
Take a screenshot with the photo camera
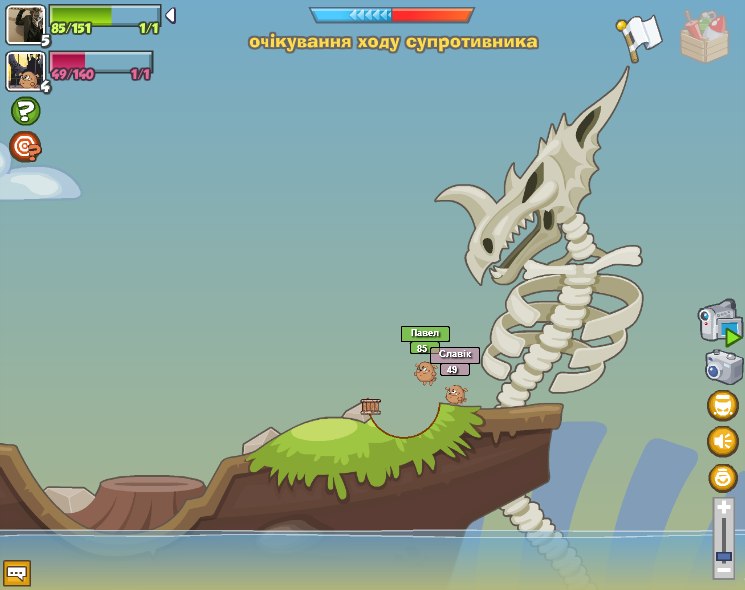(x=723, y=367)
